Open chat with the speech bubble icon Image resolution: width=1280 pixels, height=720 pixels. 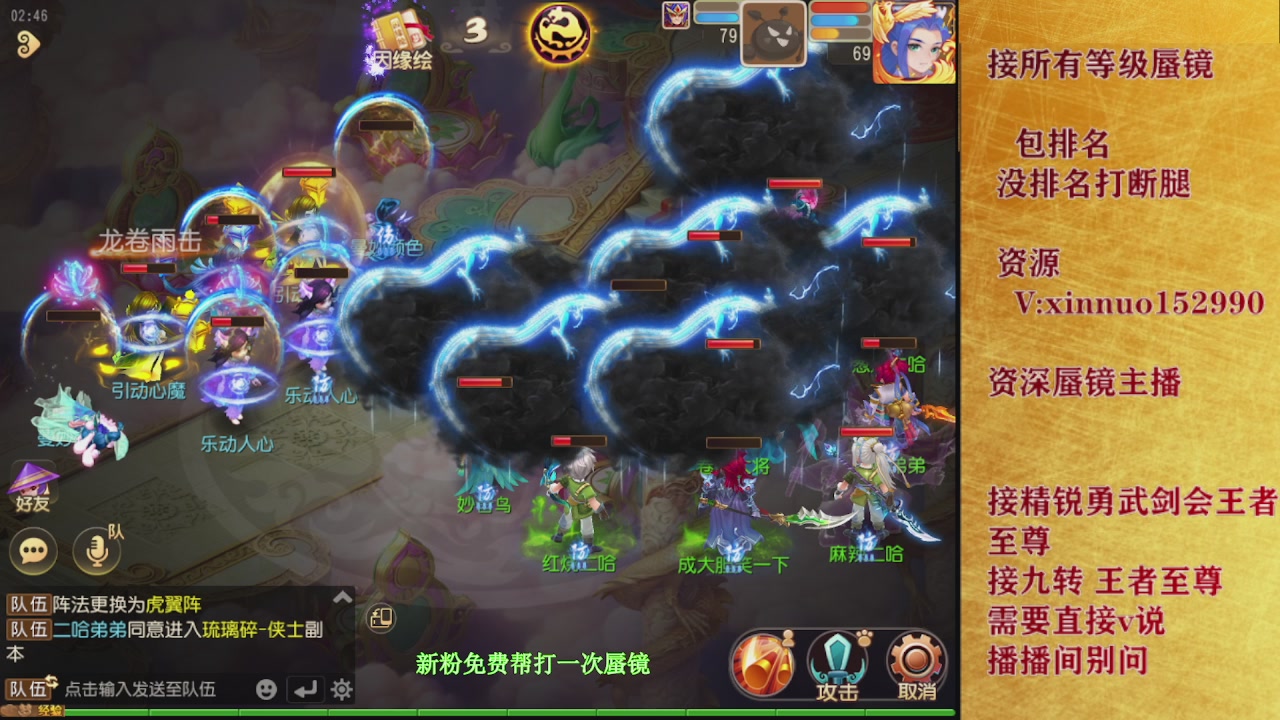pyautogui.click(x=36, y=550)
